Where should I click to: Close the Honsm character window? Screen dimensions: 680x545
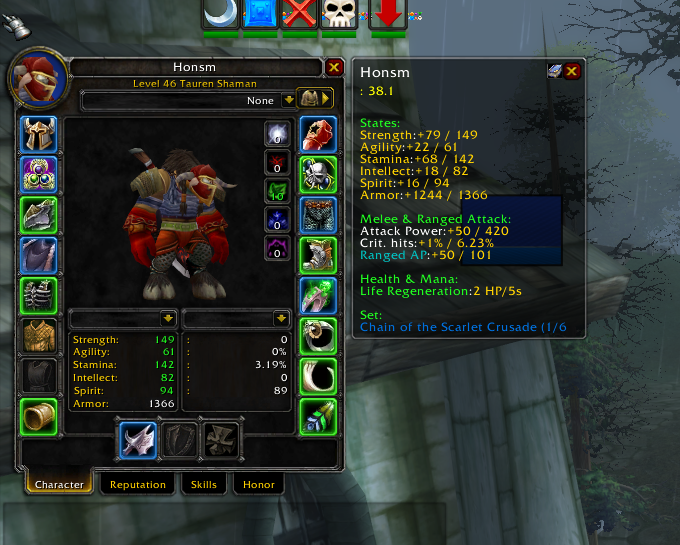pyautogui.click(x=334, y=68)
